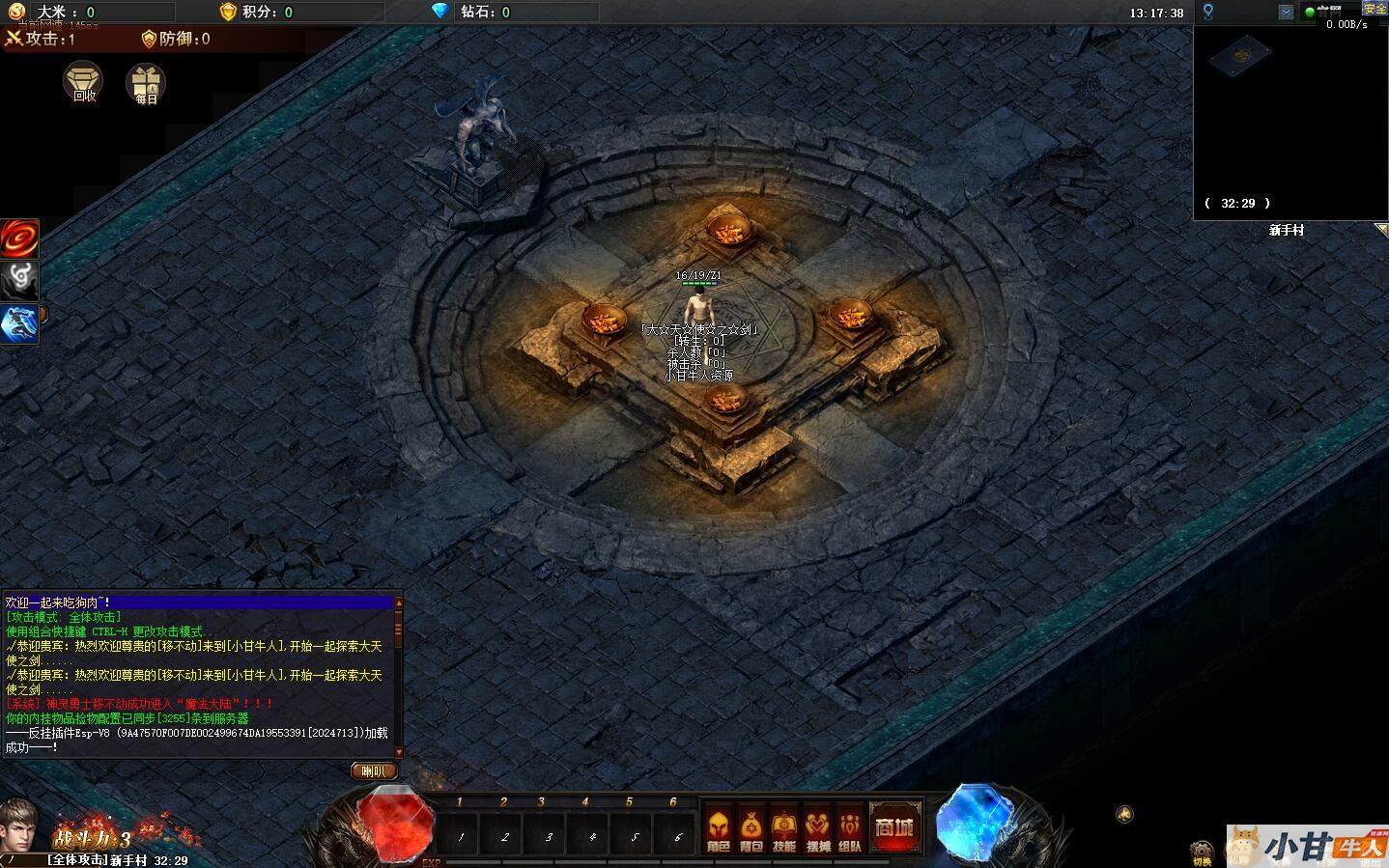Open the 回收 recycle icon
This screenshot has height=868, width=1389.
point(84,82)
